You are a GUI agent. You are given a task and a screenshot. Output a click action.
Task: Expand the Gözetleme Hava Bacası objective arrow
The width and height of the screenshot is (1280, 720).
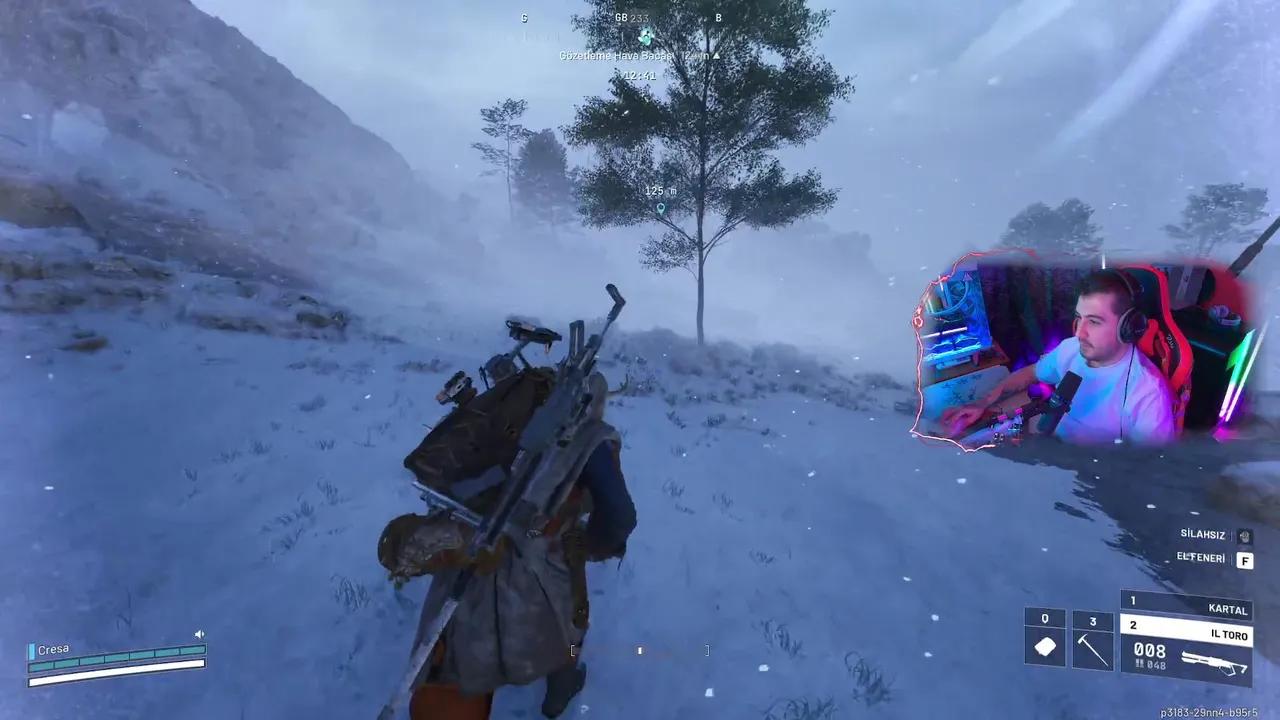[716, 57]
